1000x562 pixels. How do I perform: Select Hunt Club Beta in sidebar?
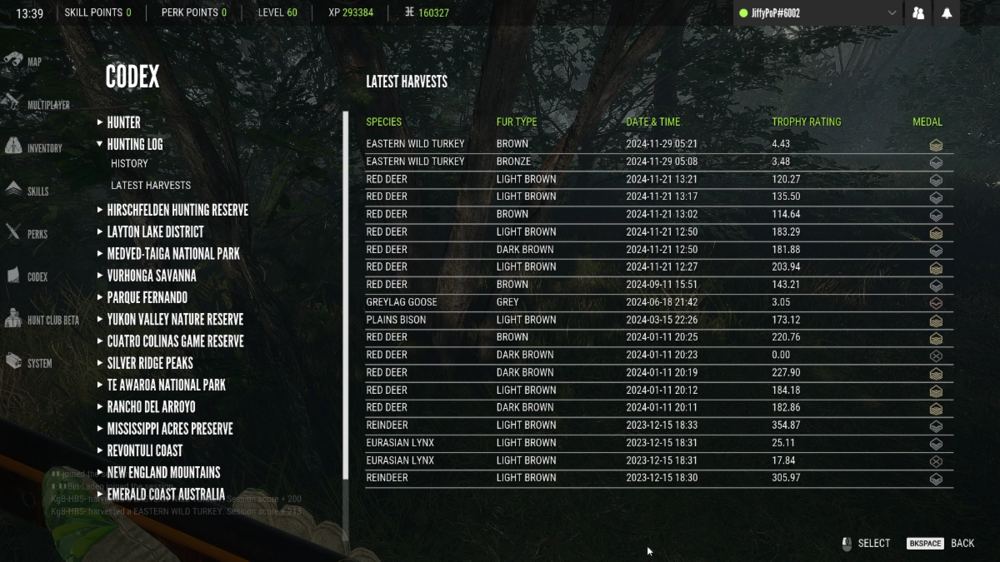[42, 320]
